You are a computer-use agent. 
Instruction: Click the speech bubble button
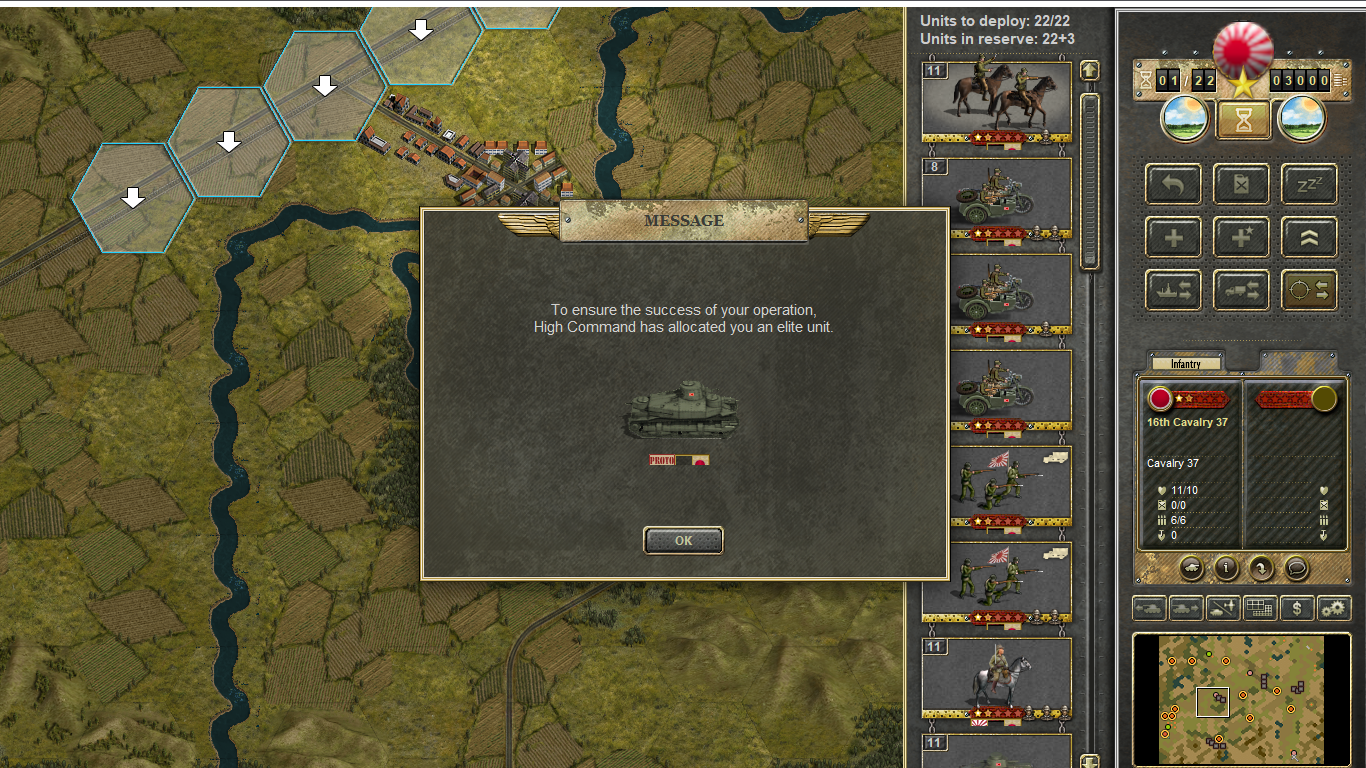(1296, 568)
